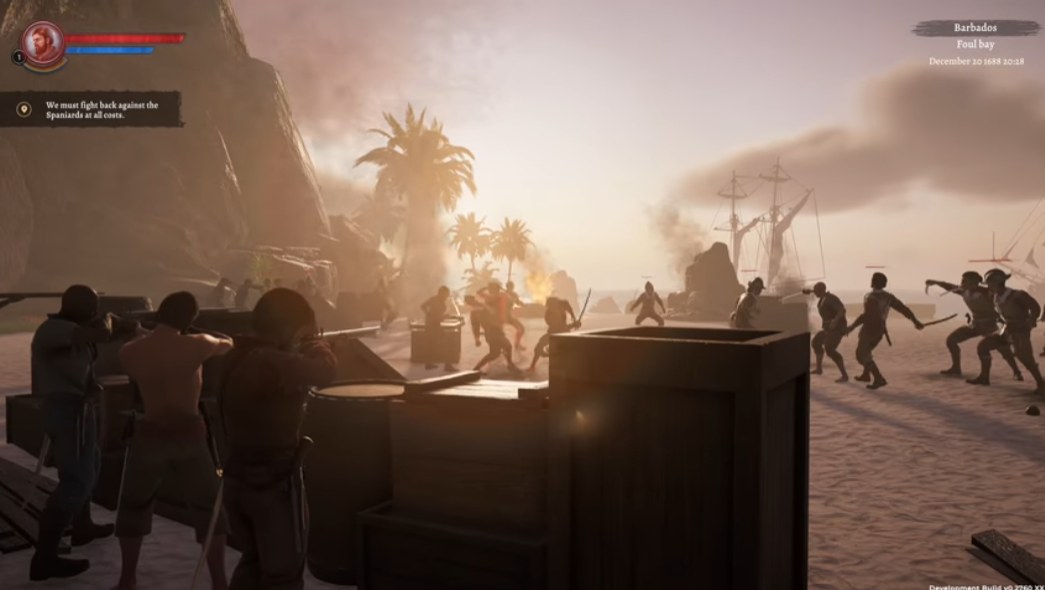Select the Spaniards objective tracker
Viewport: 1045px width, 590px height.
[91, 109]
